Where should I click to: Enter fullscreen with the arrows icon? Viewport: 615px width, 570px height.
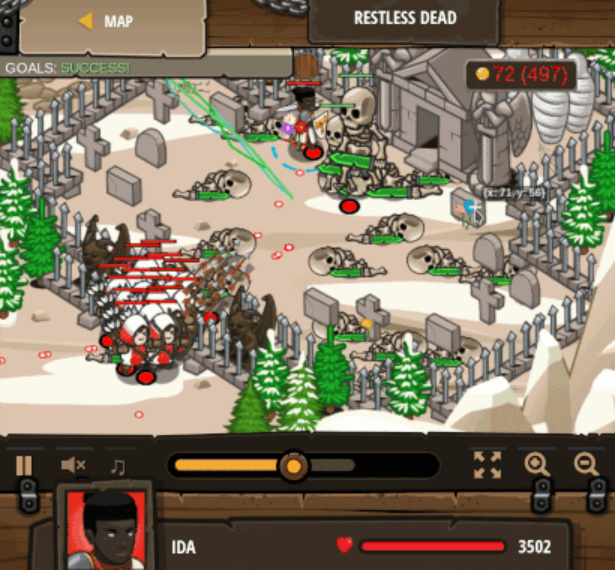[487, 464]
